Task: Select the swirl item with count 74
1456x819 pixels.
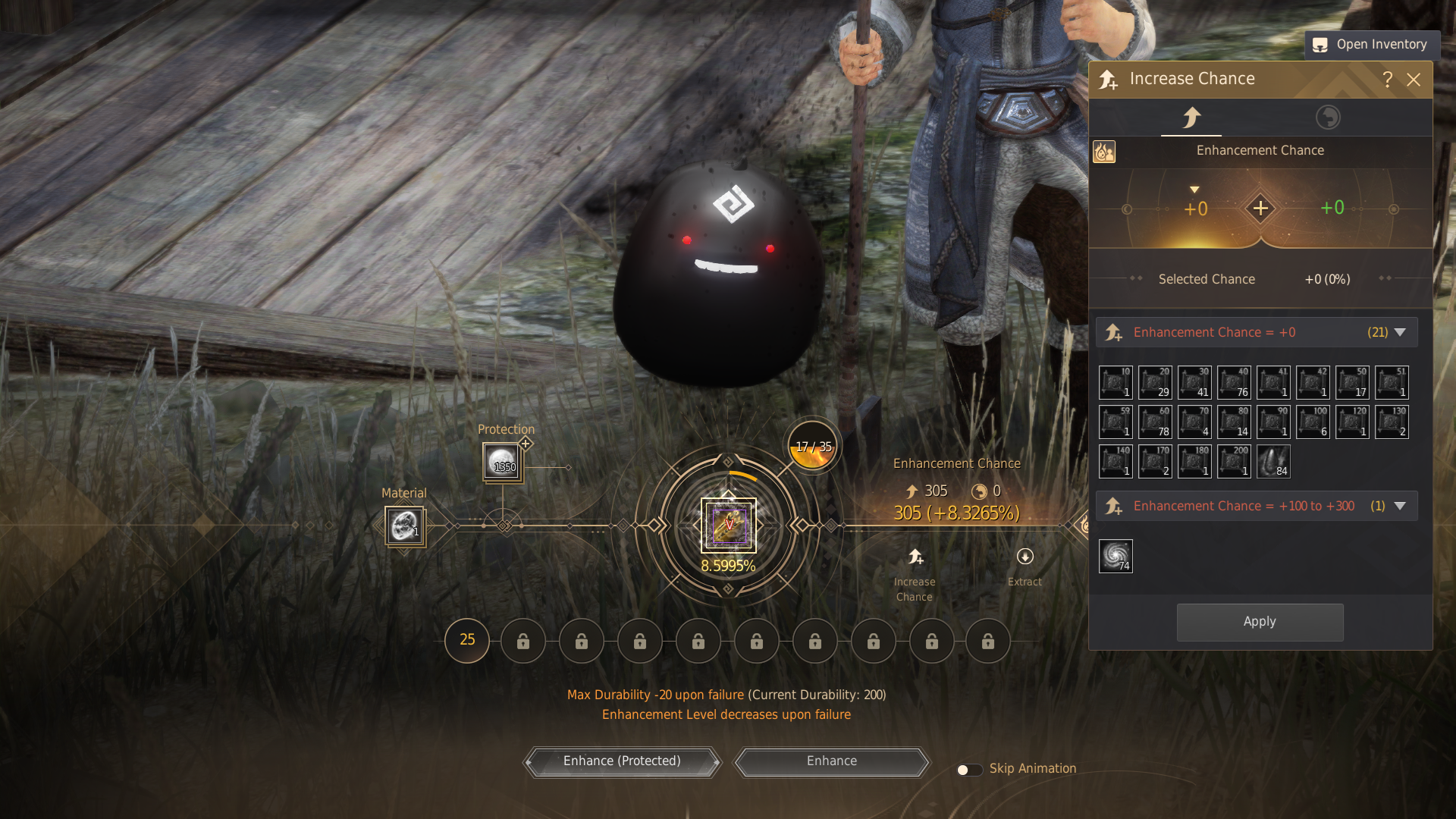Action: (x=1116, y=556)
